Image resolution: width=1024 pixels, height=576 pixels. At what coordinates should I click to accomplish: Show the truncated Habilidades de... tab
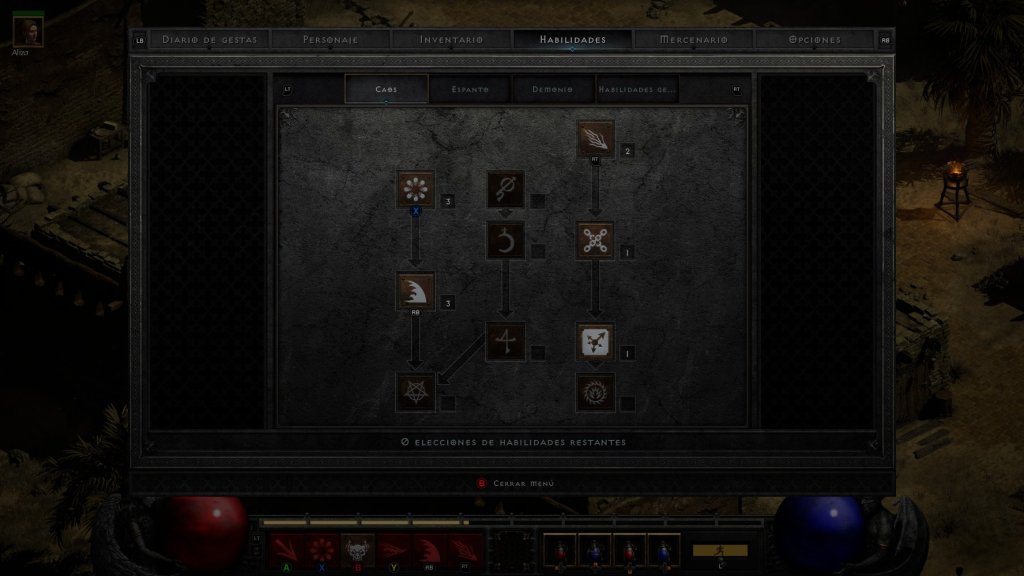click(x=637, y=89)
